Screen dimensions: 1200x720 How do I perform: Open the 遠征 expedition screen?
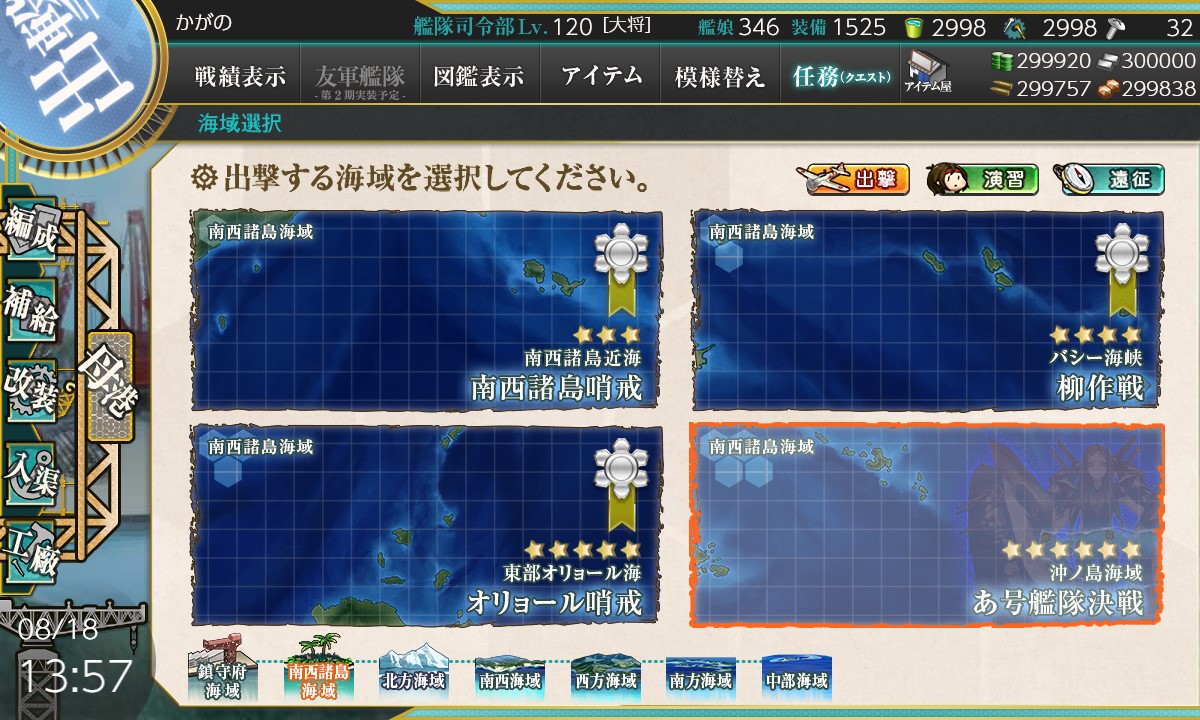(x=1108, y=180)
